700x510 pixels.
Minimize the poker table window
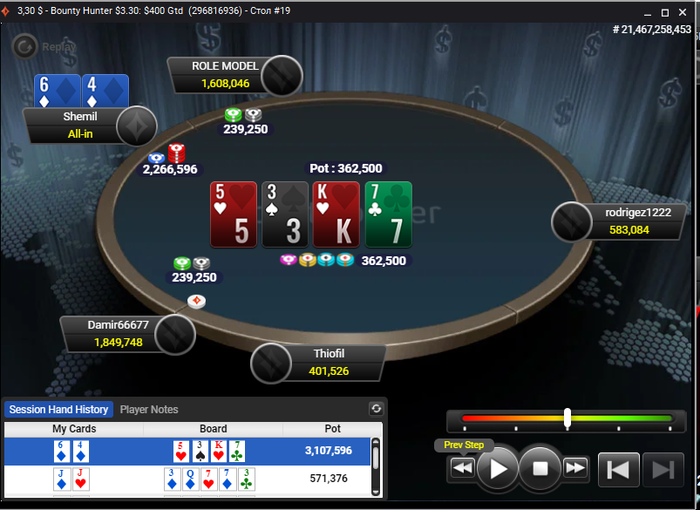tap(642, 11)
